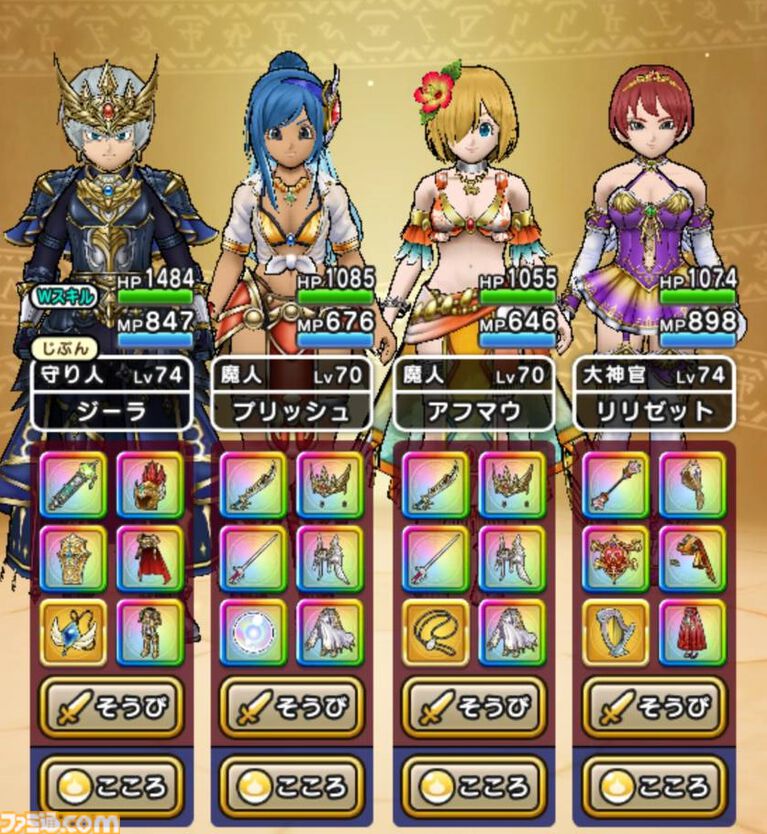767x834 pixels.
Task: Open そうび equipment for リリゼット
Action: click(x=655, y=707)
